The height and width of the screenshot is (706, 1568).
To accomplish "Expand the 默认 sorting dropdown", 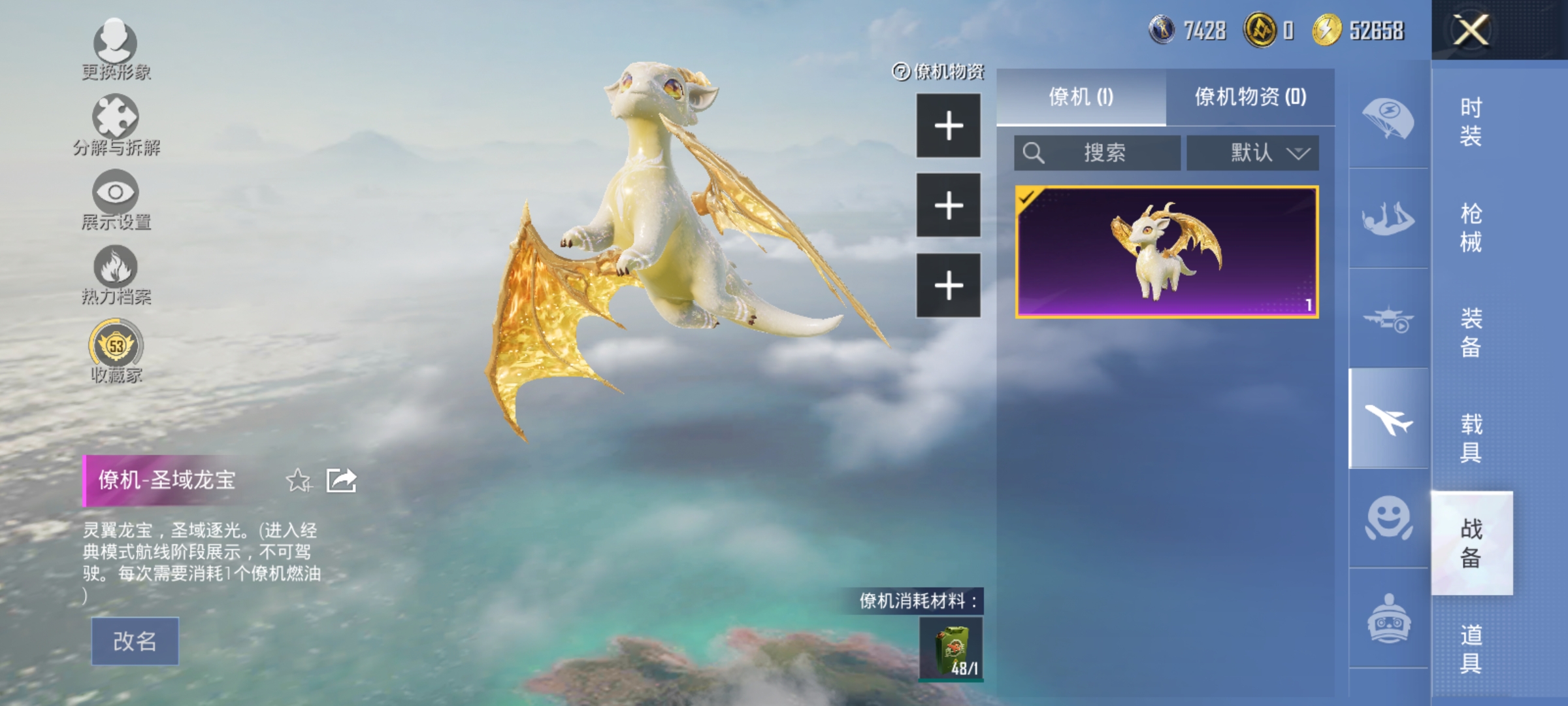I will [1252, 152].
